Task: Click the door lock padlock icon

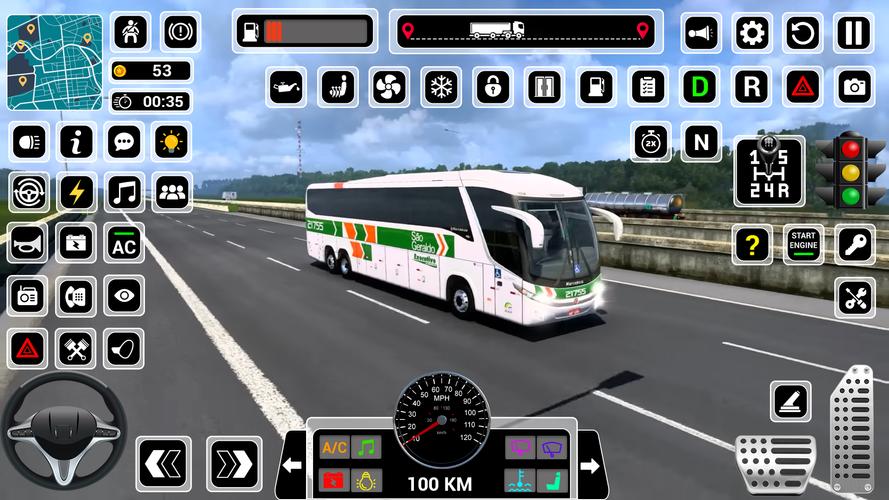Action: coord(493,87)
